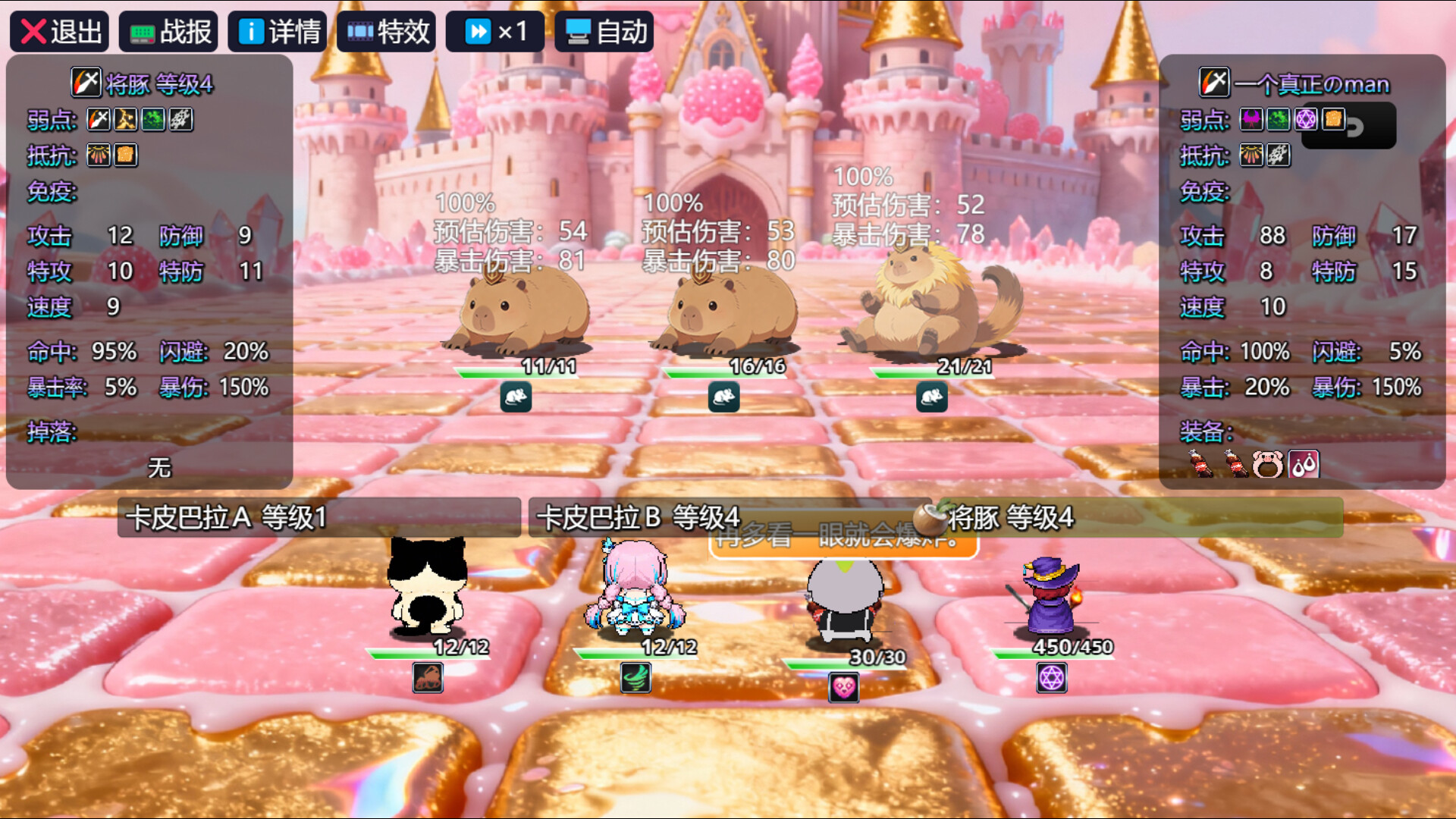Screen dimensions: 1456x819
Task: Inspect the bread resistance icon of 将豚
Action: (x=126, y=155)
